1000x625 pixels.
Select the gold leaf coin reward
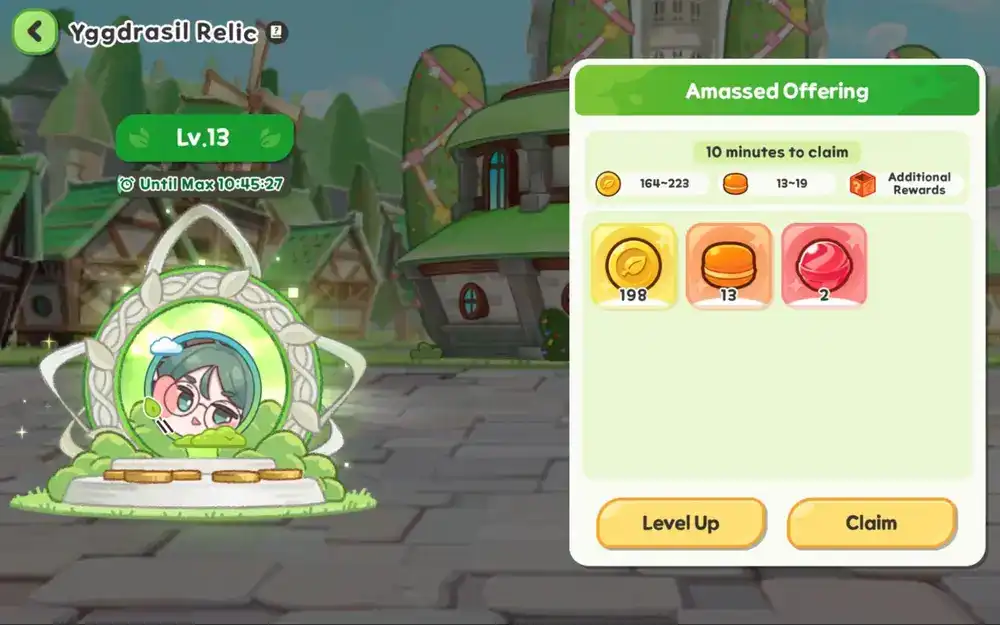(x=634, y=266)
